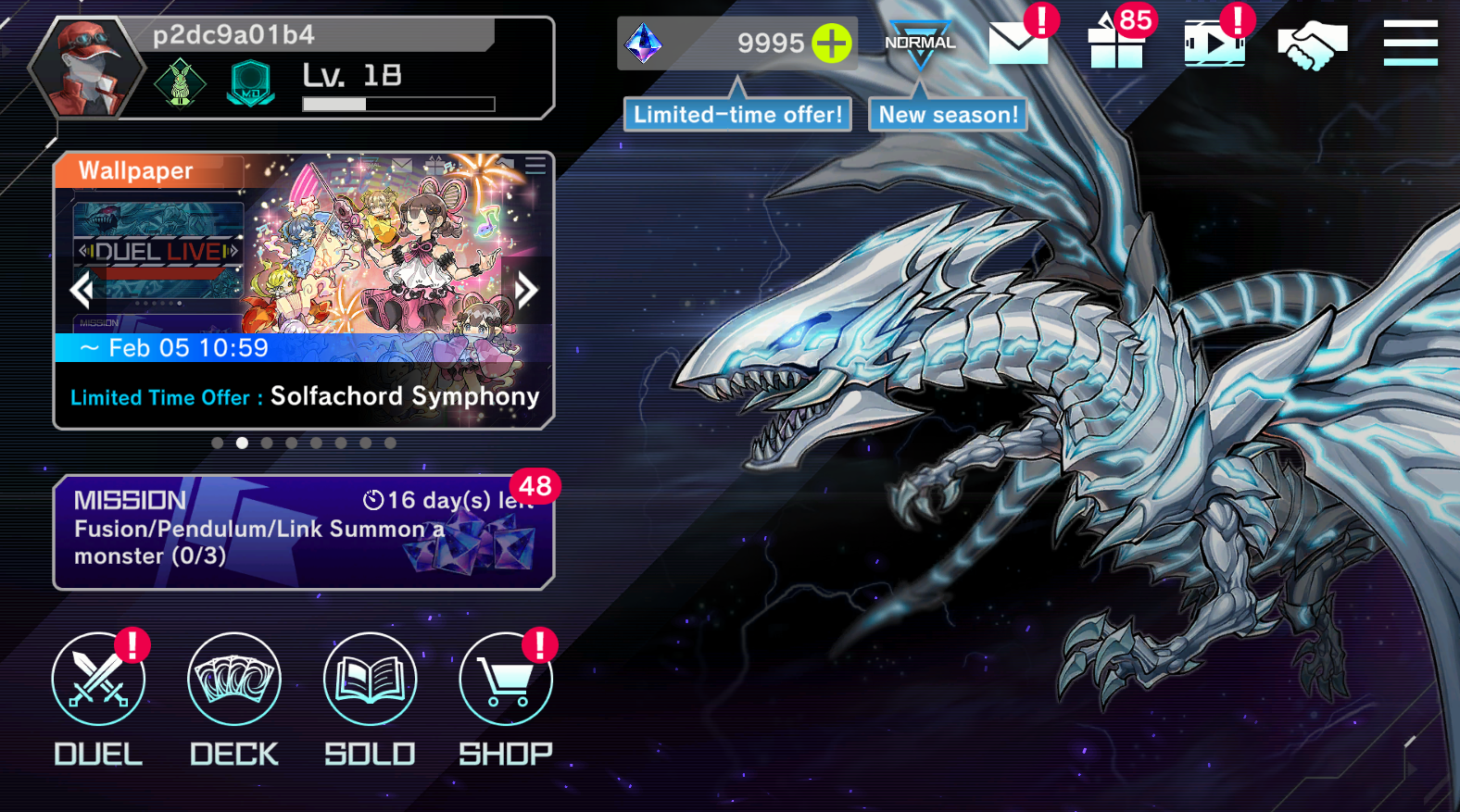Visit the SHOP

point(506,681)
